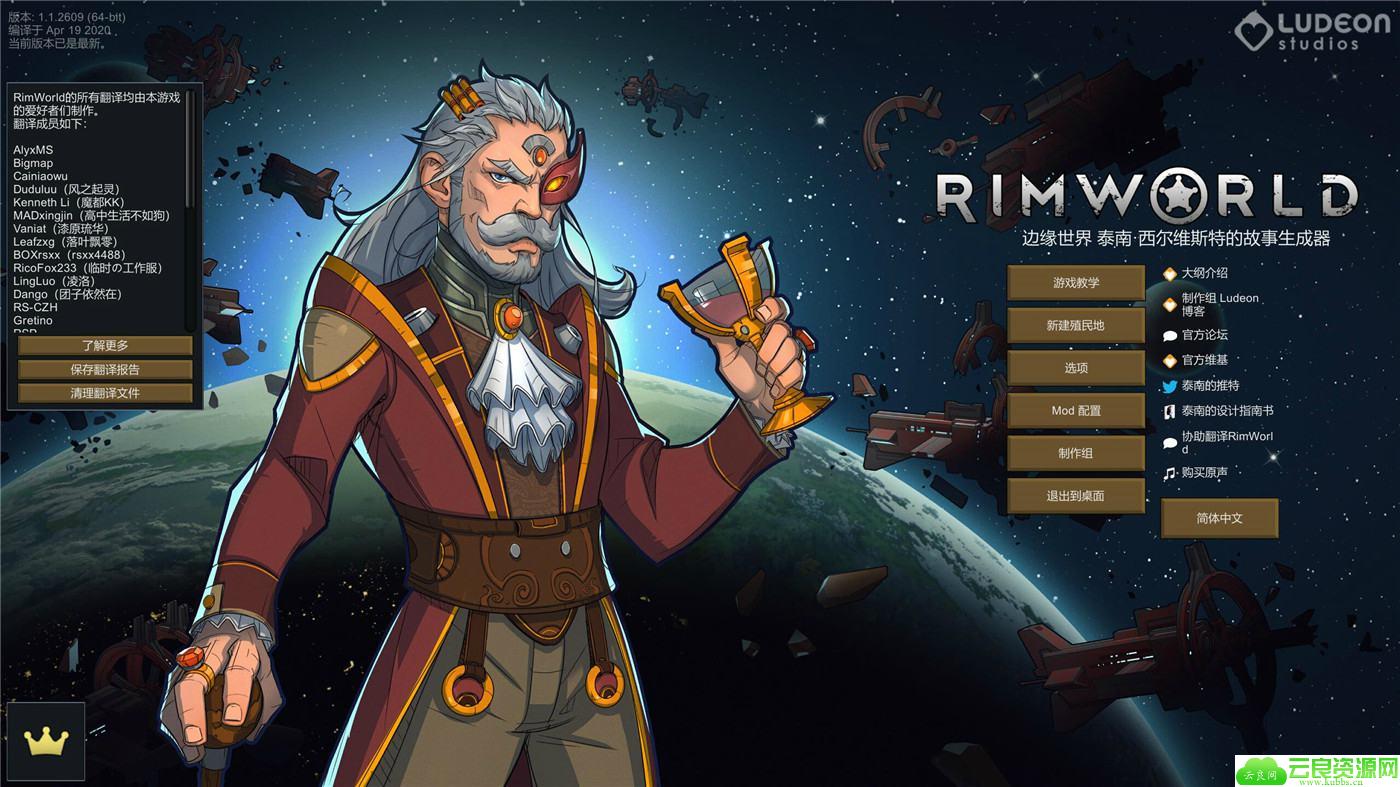Open 泰南的推特 Twitter link
The width and height of the screenshot is (1400, 787).
(1210, 385)
